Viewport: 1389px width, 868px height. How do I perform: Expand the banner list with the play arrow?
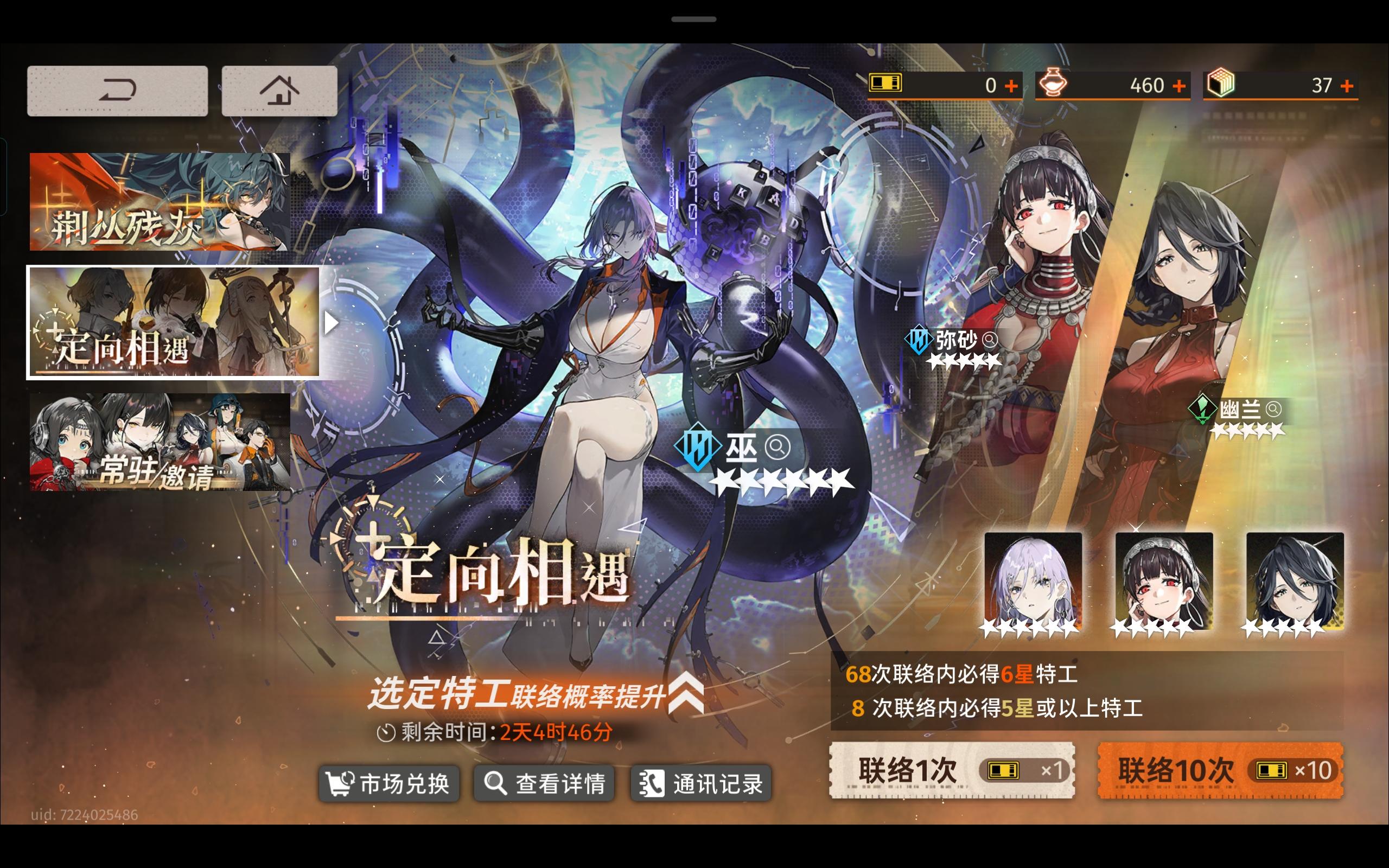click(x=332, y=323)
